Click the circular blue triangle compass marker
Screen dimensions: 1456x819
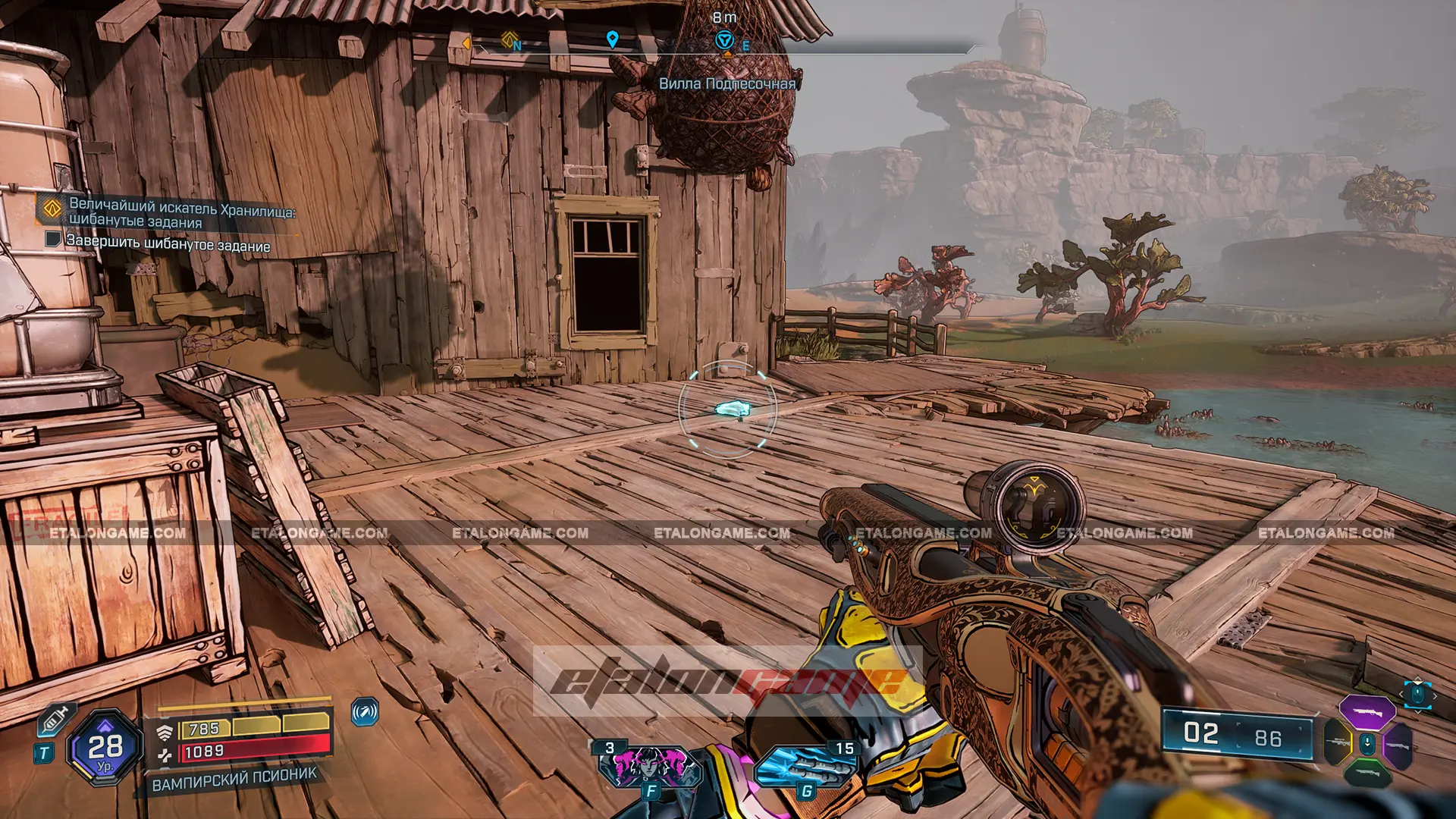pyautogui.click(x=724, y=40)
